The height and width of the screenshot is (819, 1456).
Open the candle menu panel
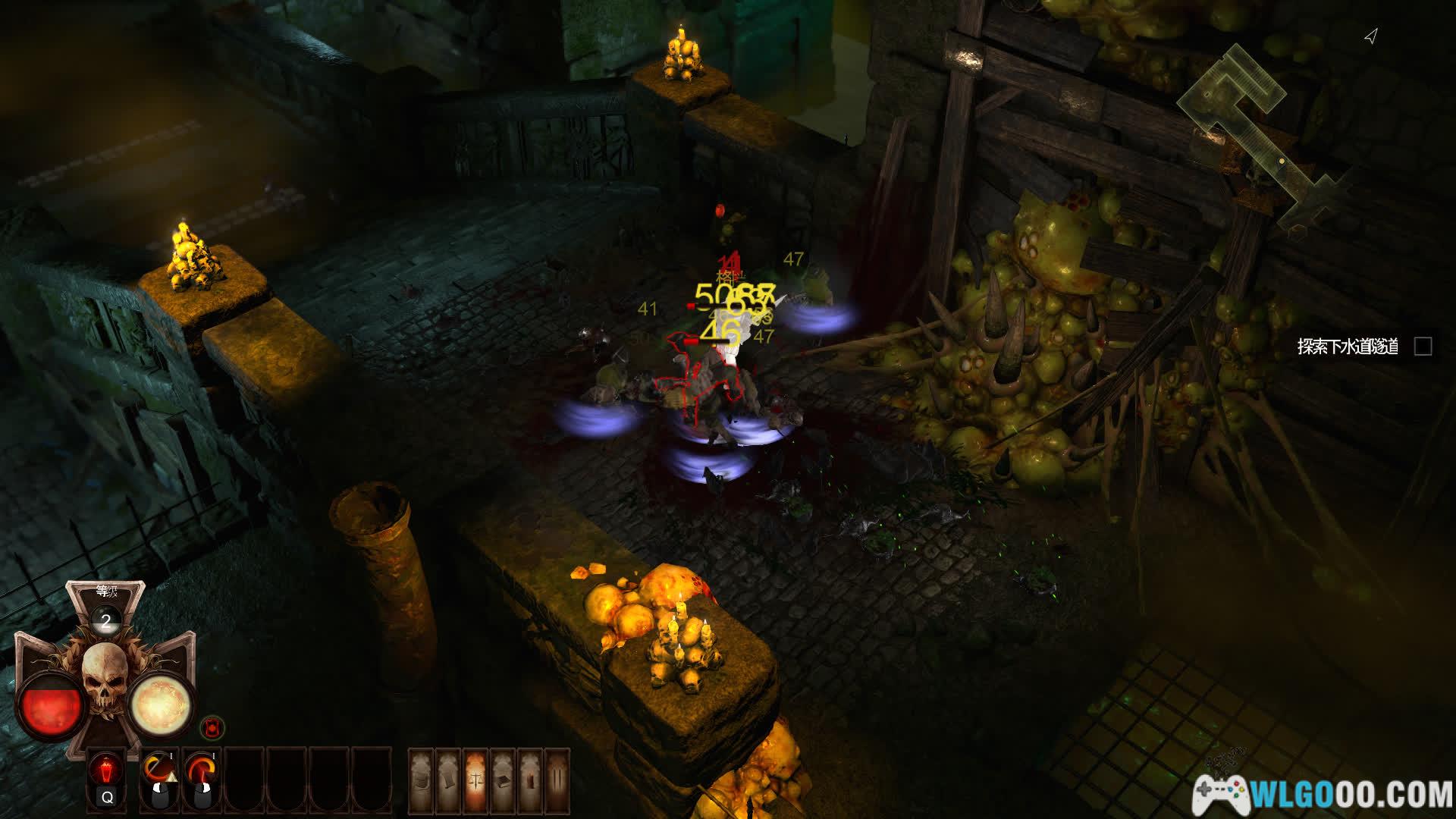tap(529, 780)
